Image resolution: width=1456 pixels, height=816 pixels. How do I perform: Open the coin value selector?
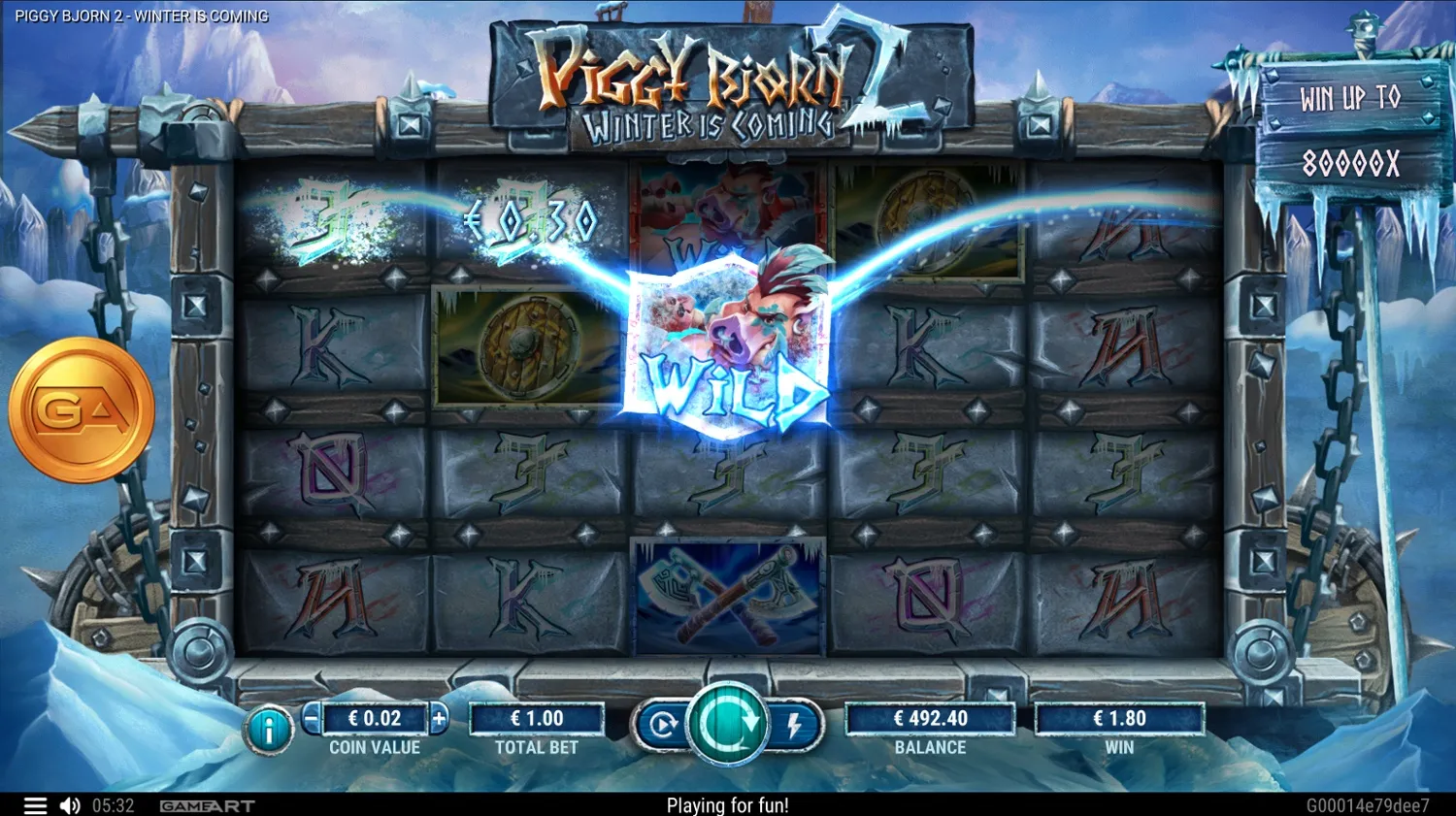click(x=375, y=719)
